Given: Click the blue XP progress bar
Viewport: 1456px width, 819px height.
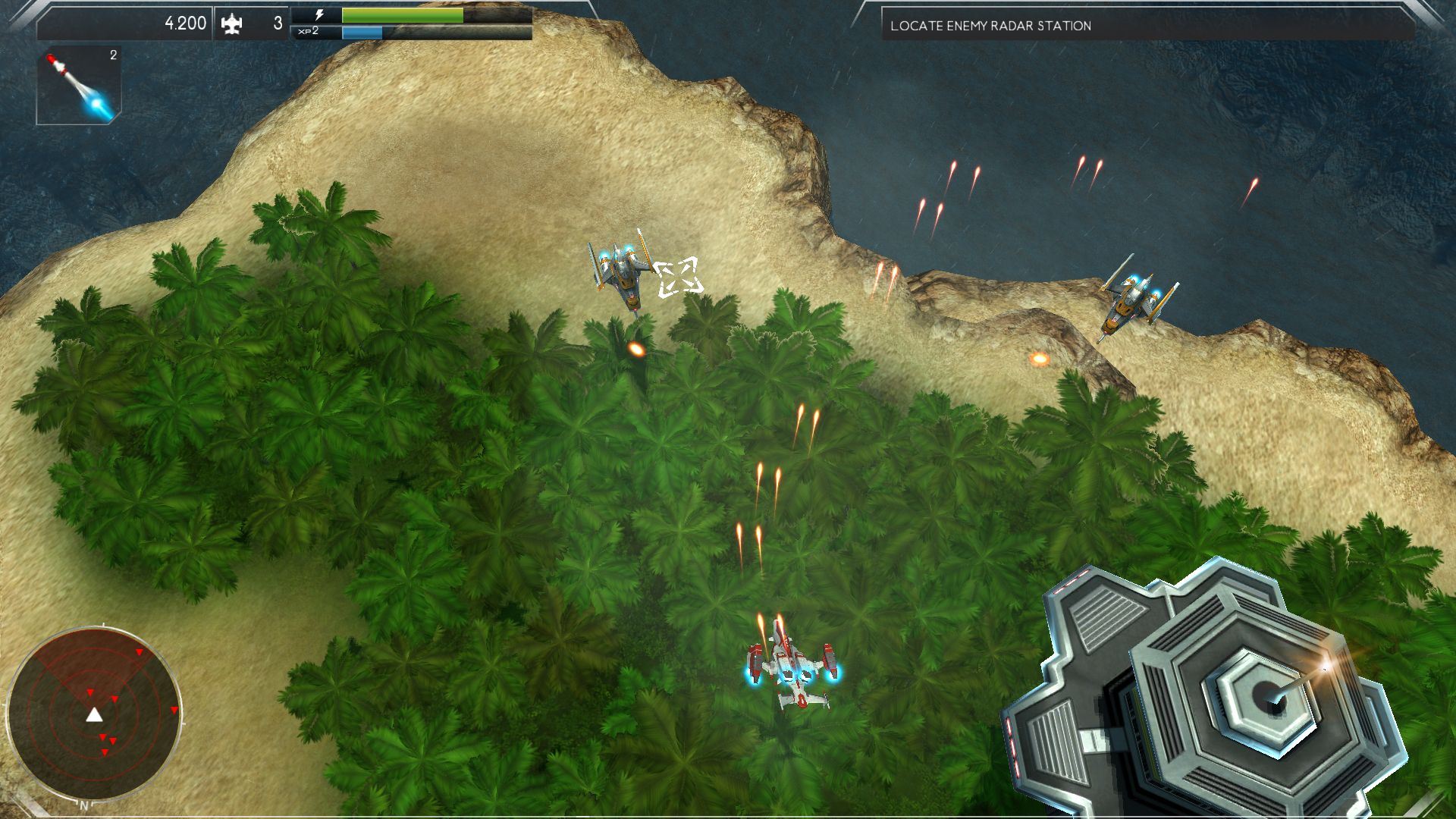Looking at the screenshot, I should pos(364,33).
